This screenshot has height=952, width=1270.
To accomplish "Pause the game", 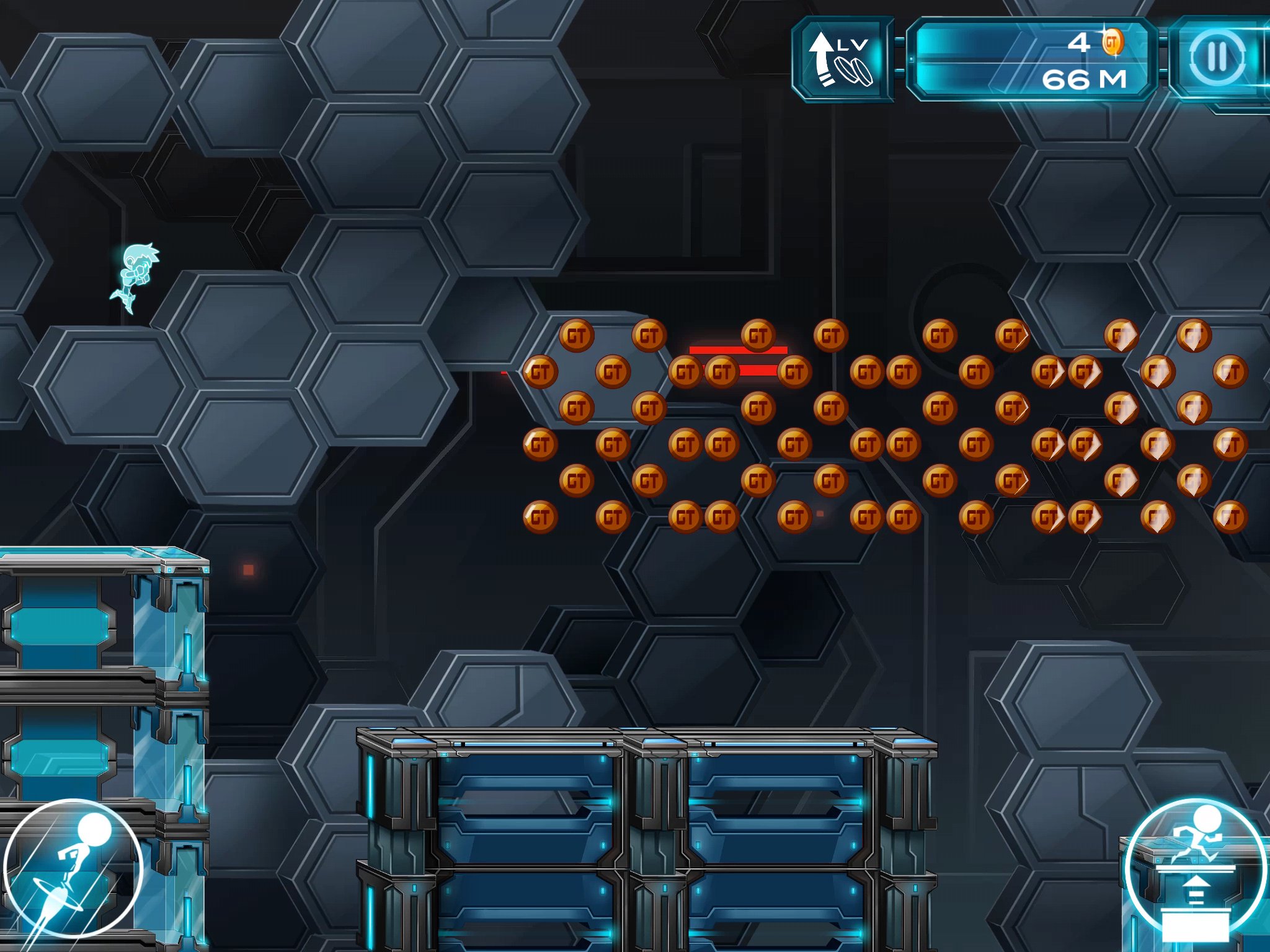I will [x=1217, y=58].
